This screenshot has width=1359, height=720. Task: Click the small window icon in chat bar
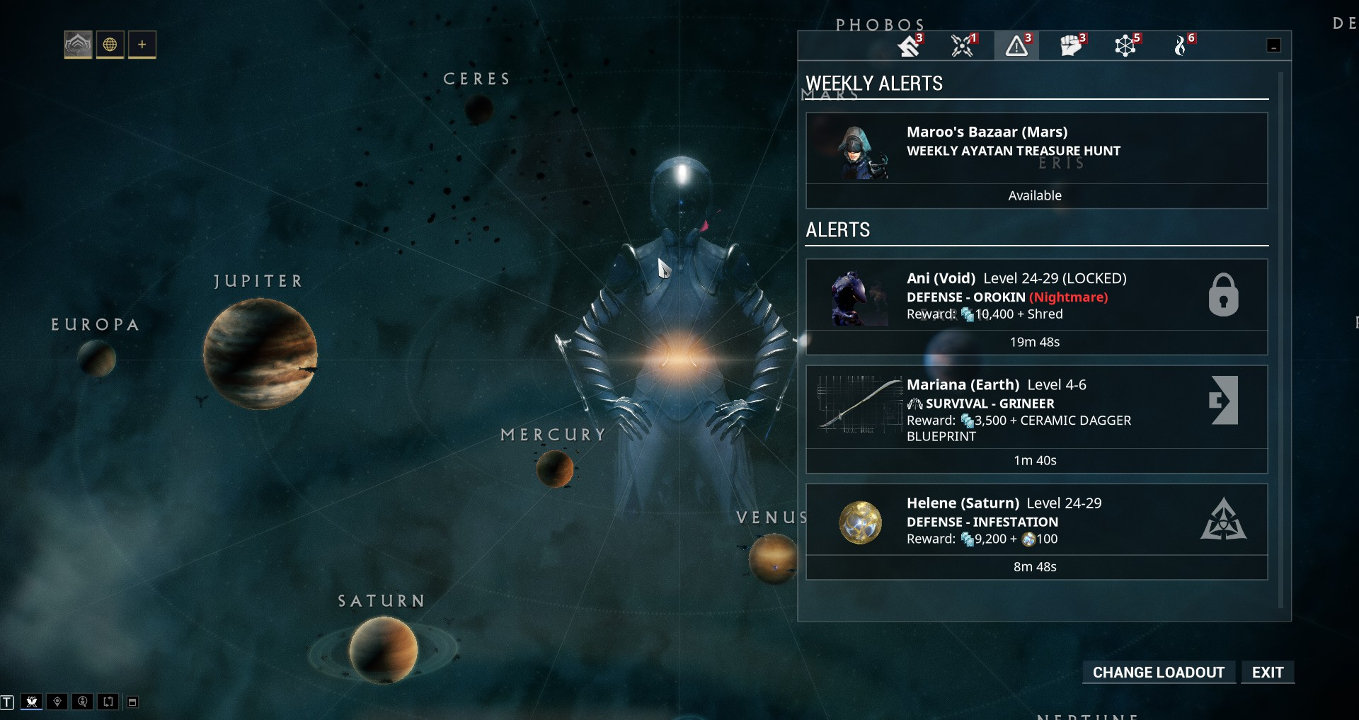133,701
